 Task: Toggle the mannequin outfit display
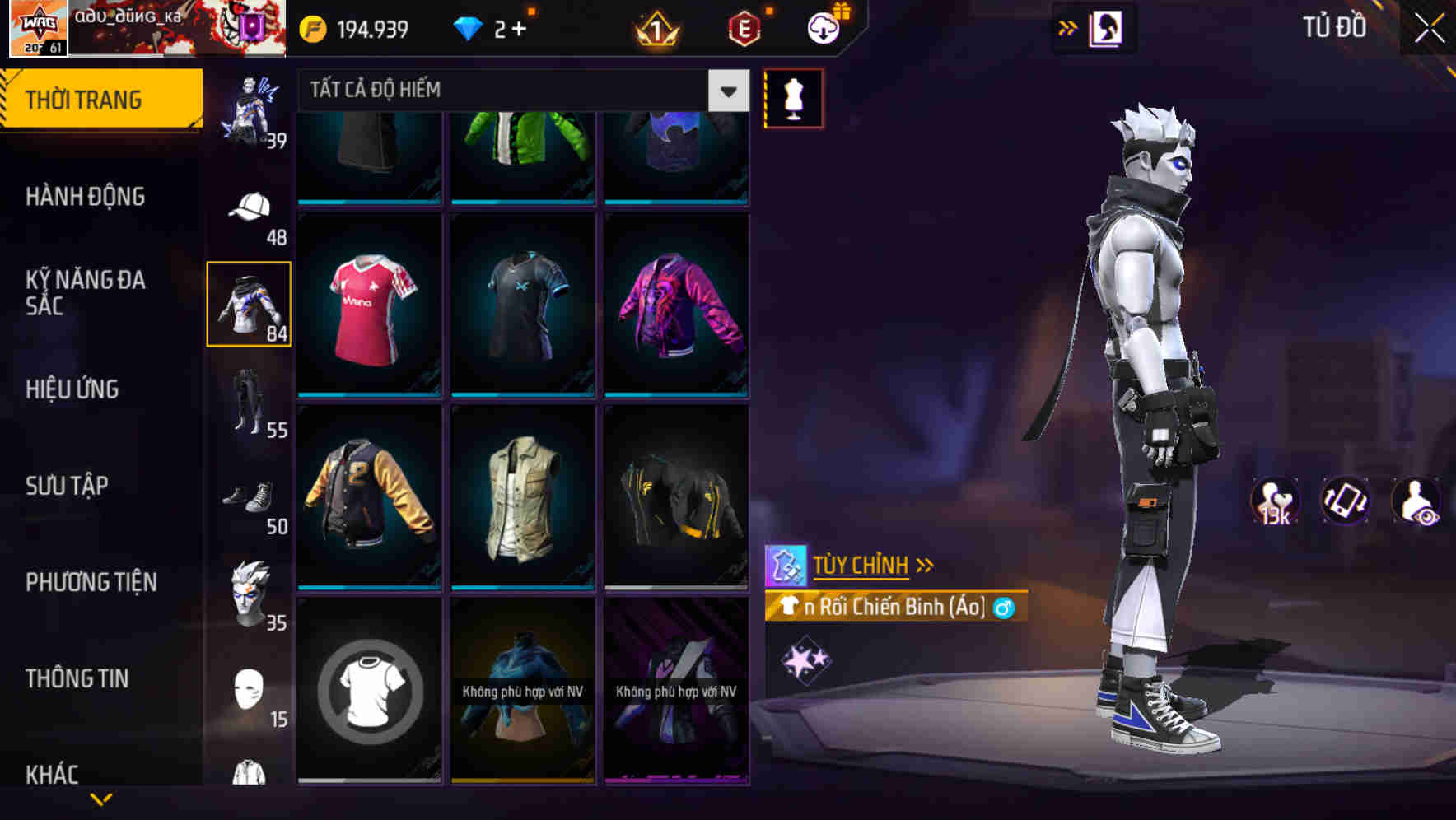pos(793,97)
